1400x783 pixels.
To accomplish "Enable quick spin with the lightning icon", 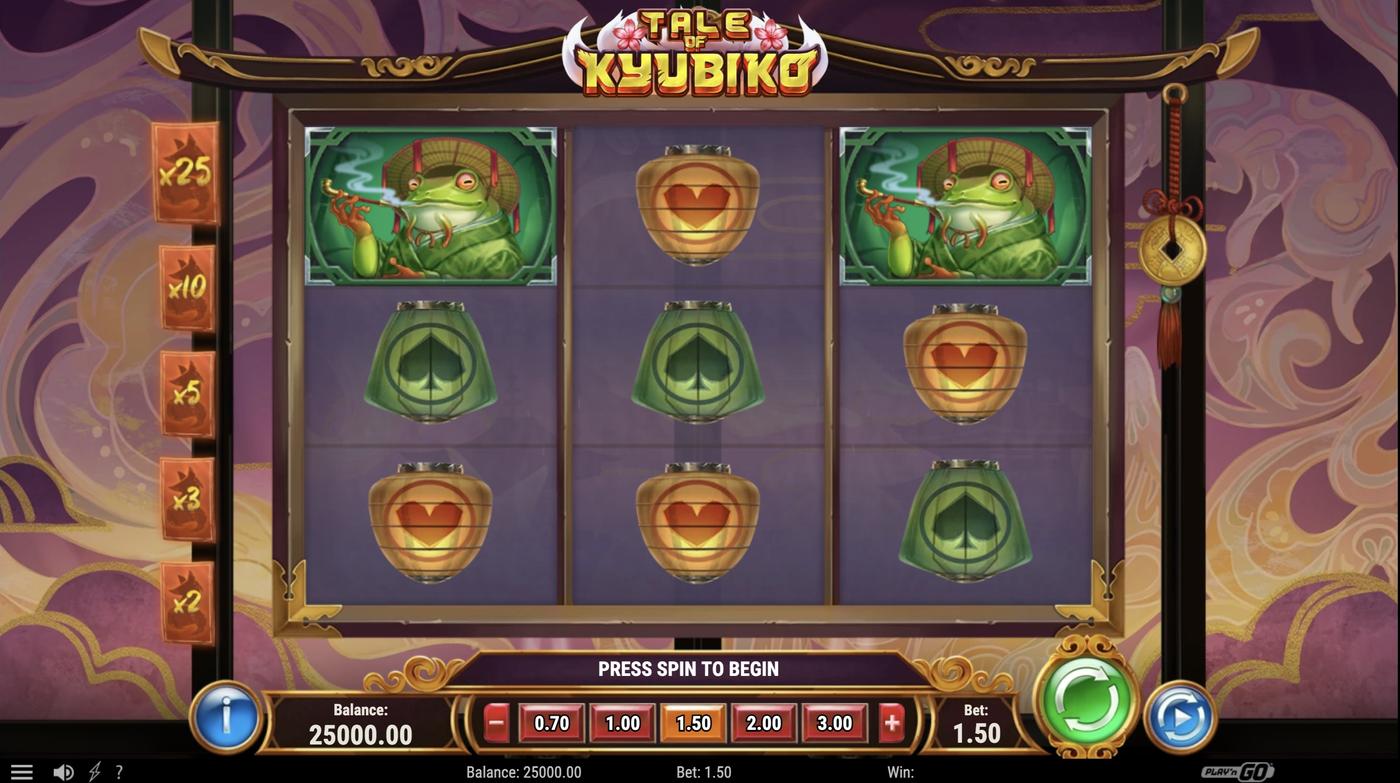I will [94, 771].
